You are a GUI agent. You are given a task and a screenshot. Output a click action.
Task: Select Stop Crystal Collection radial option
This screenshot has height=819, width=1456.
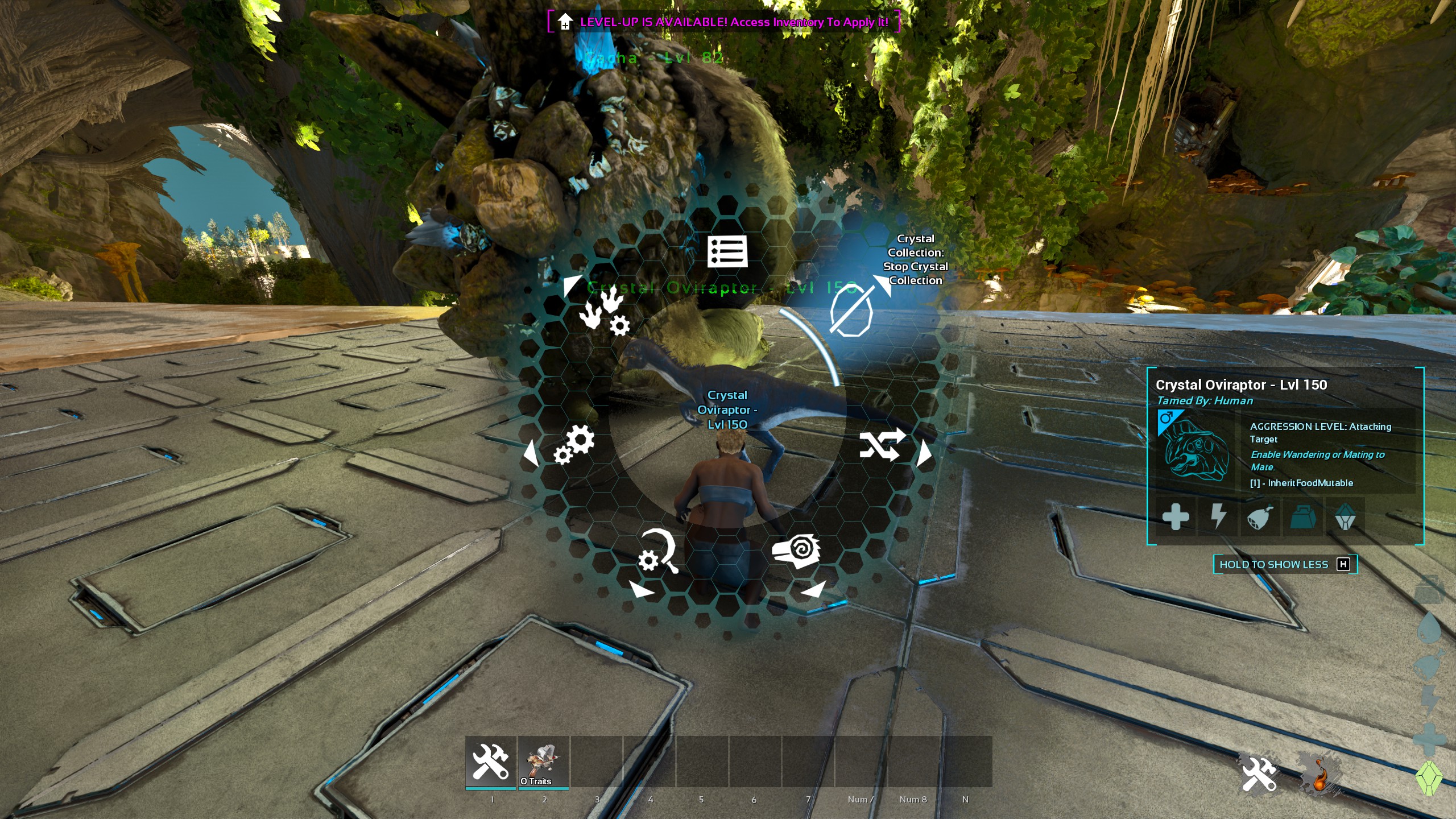851,311
